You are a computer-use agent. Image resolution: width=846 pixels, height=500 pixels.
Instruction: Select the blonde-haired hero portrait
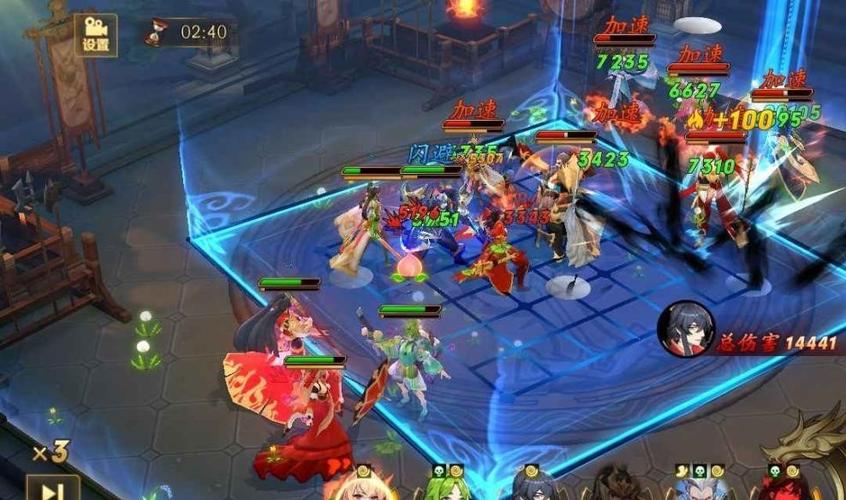[361, 487]
